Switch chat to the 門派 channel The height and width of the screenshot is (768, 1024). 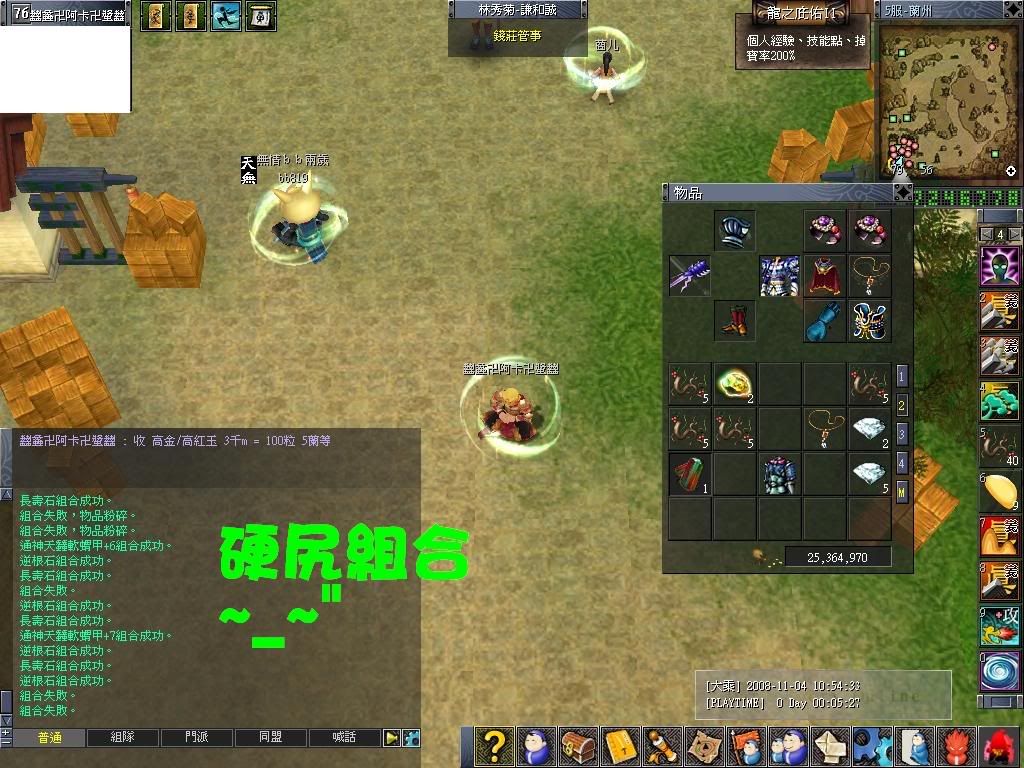197,738
